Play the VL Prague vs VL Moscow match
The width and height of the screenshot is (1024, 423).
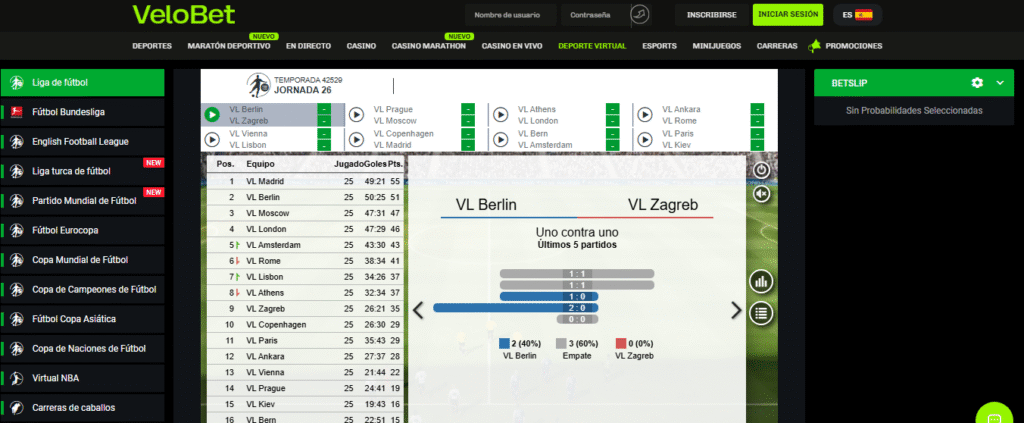(x=356, y=115)
